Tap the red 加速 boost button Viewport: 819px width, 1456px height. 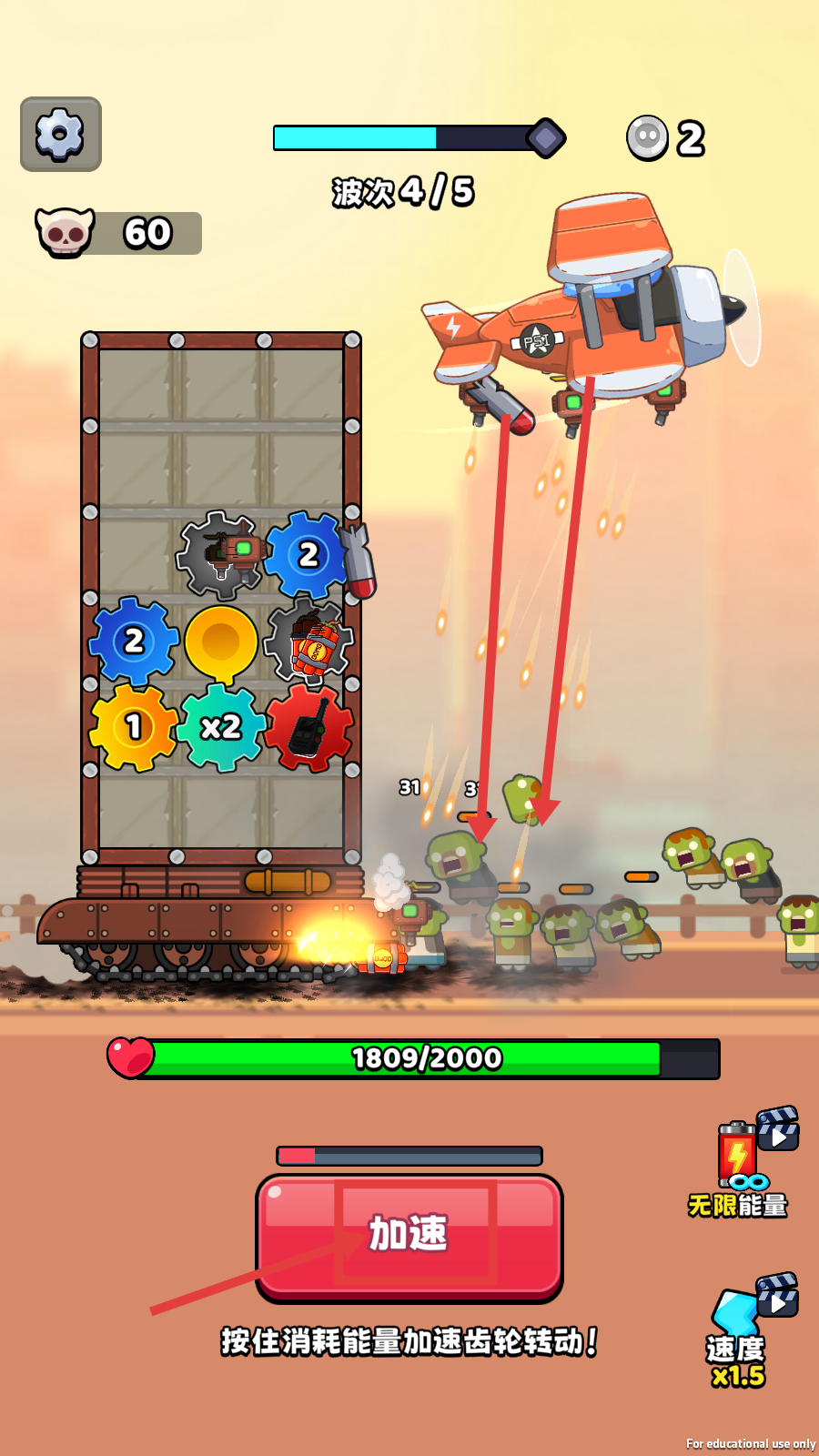pyautogui.click(x=409, y=1235)
